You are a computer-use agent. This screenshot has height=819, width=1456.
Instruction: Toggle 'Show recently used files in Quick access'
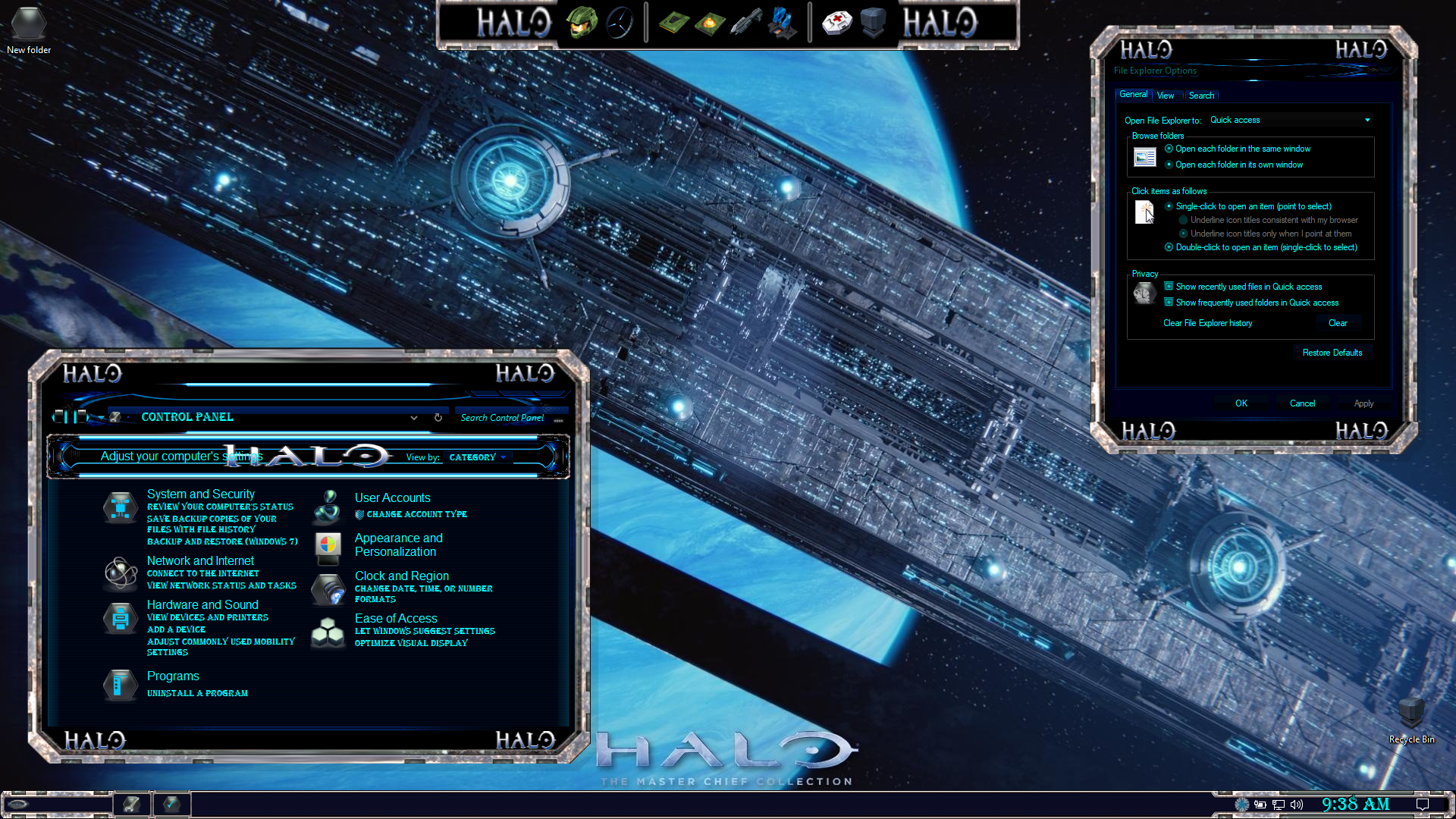coord(1169,287)
